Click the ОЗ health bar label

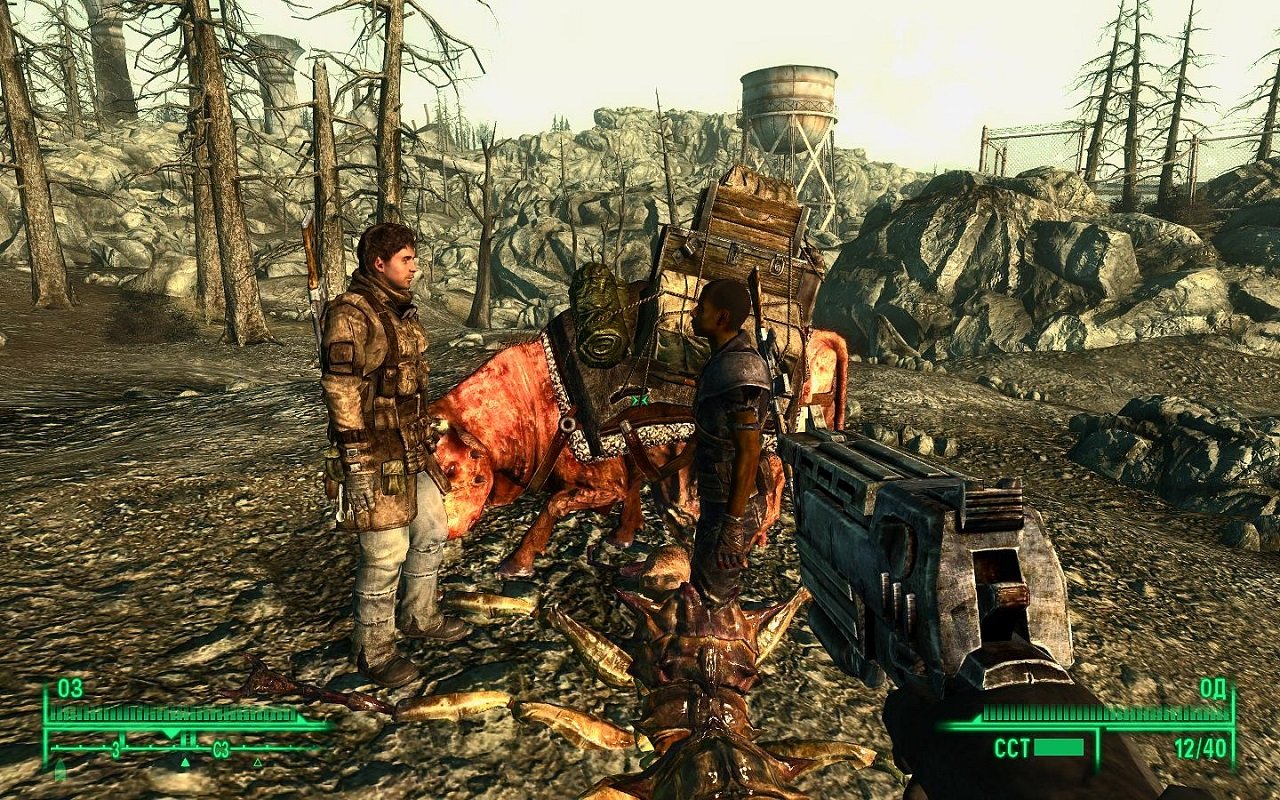(x=68, y=687)
